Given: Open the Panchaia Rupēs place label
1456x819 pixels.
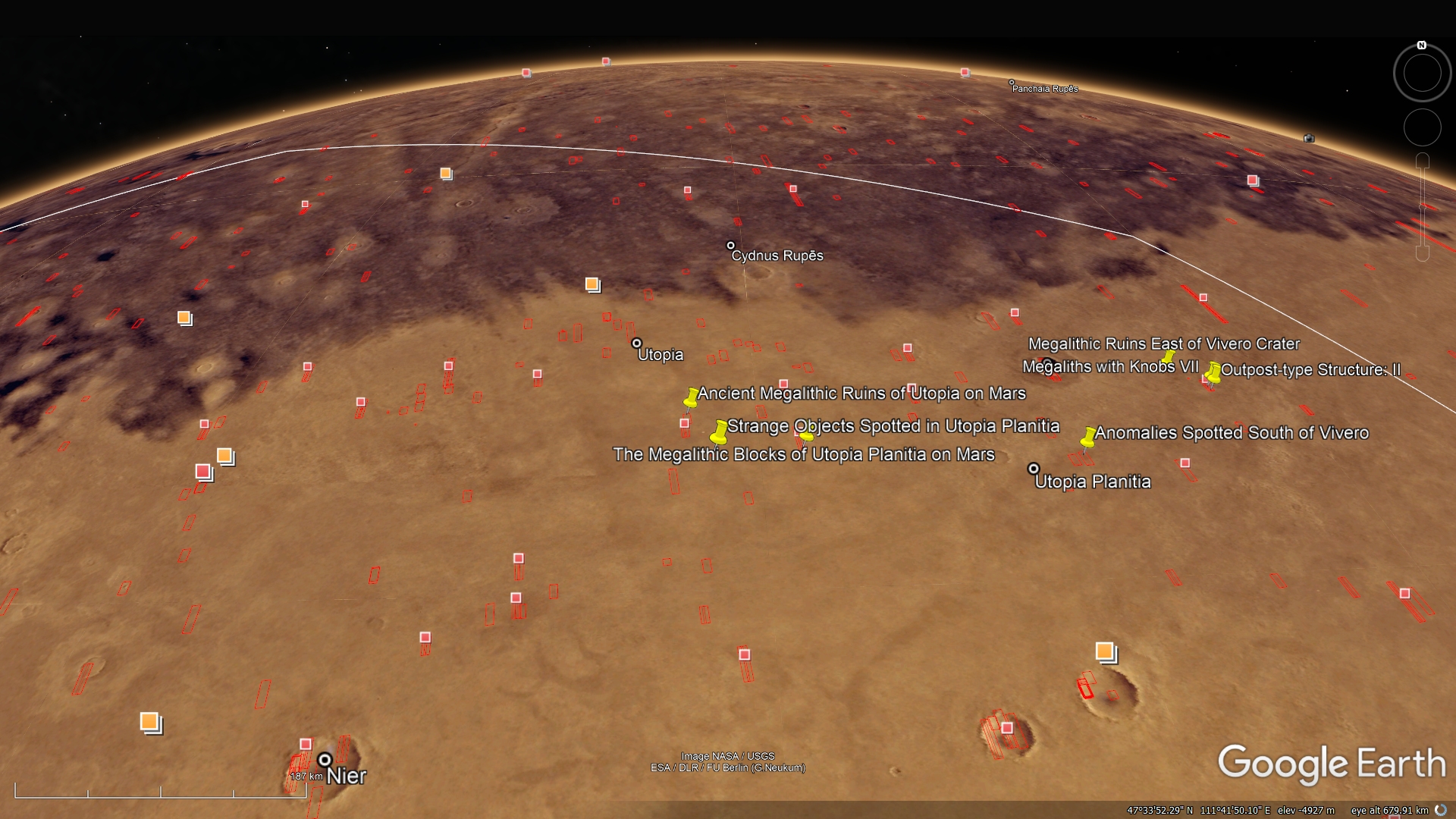Looking at the screenshot, I should coord(1044,89).
